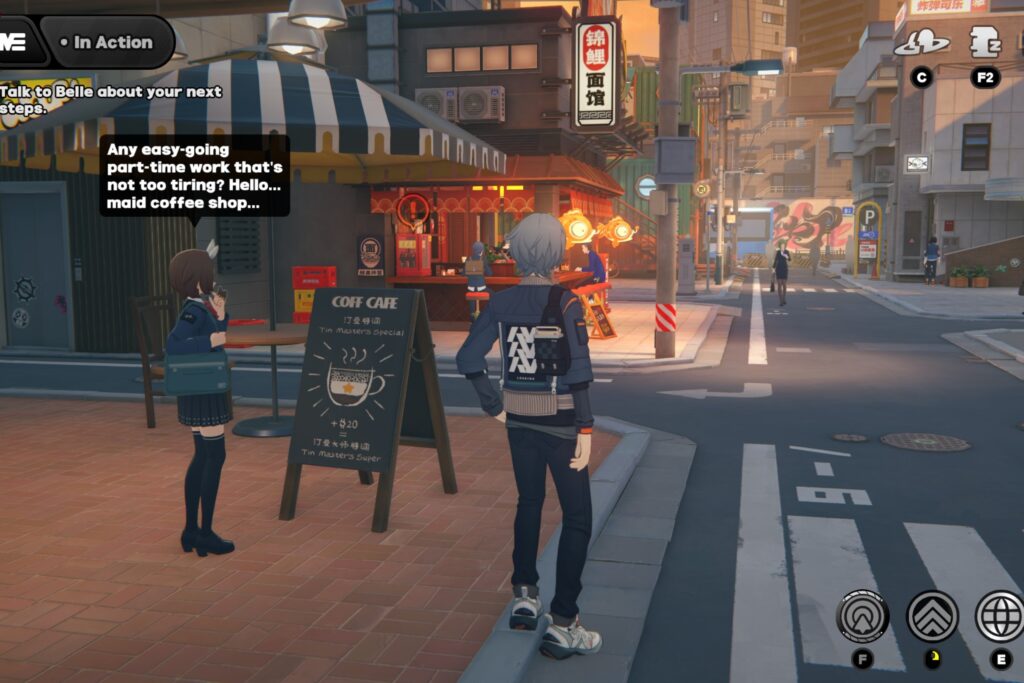Image resolution: width=1024 pixels, height=683 pixels.
Task: Activate the round arrow-in-rings icon
Action: (x=862, y=616)
